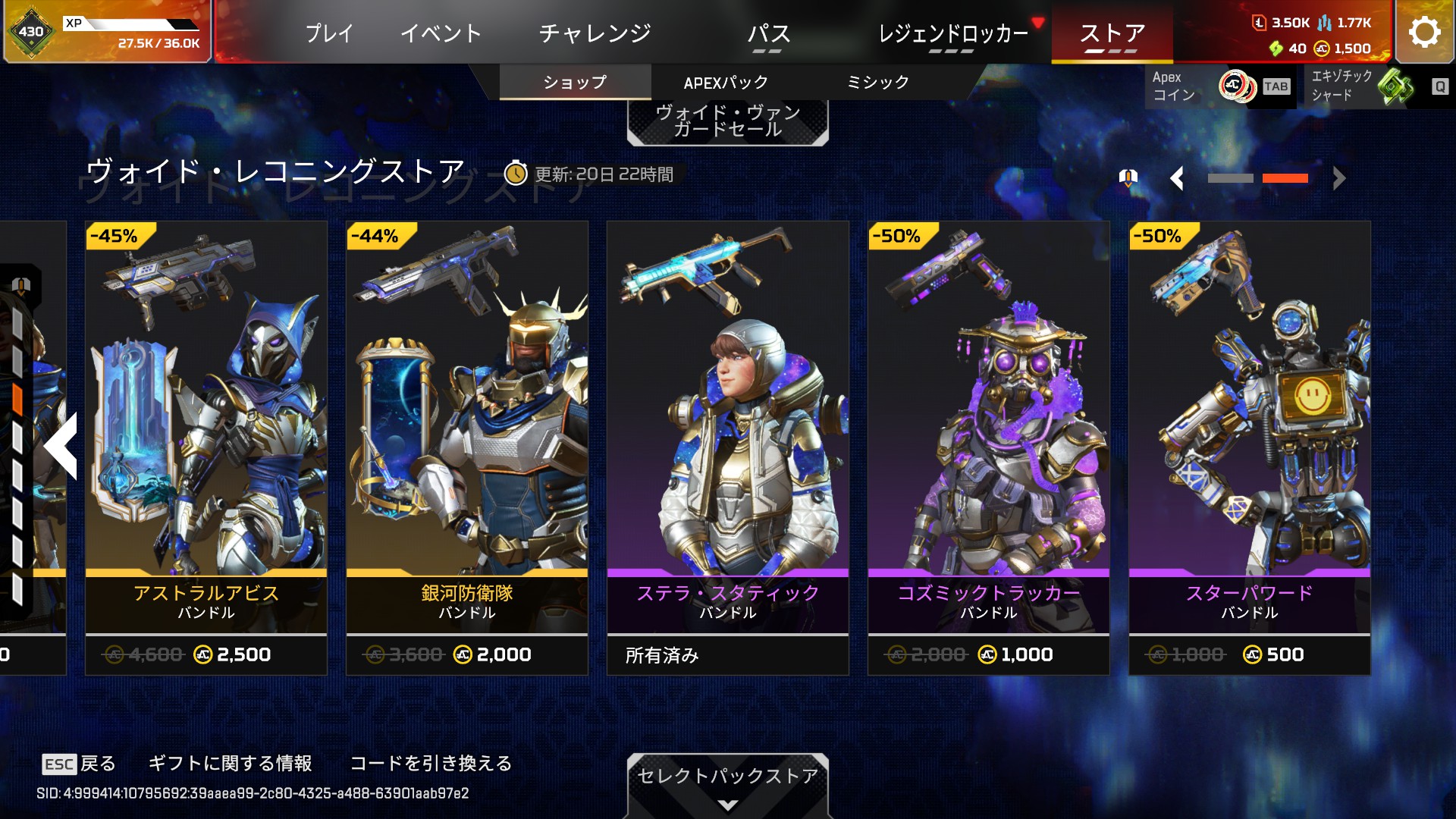Select the ショップ sub-tab

575,83
